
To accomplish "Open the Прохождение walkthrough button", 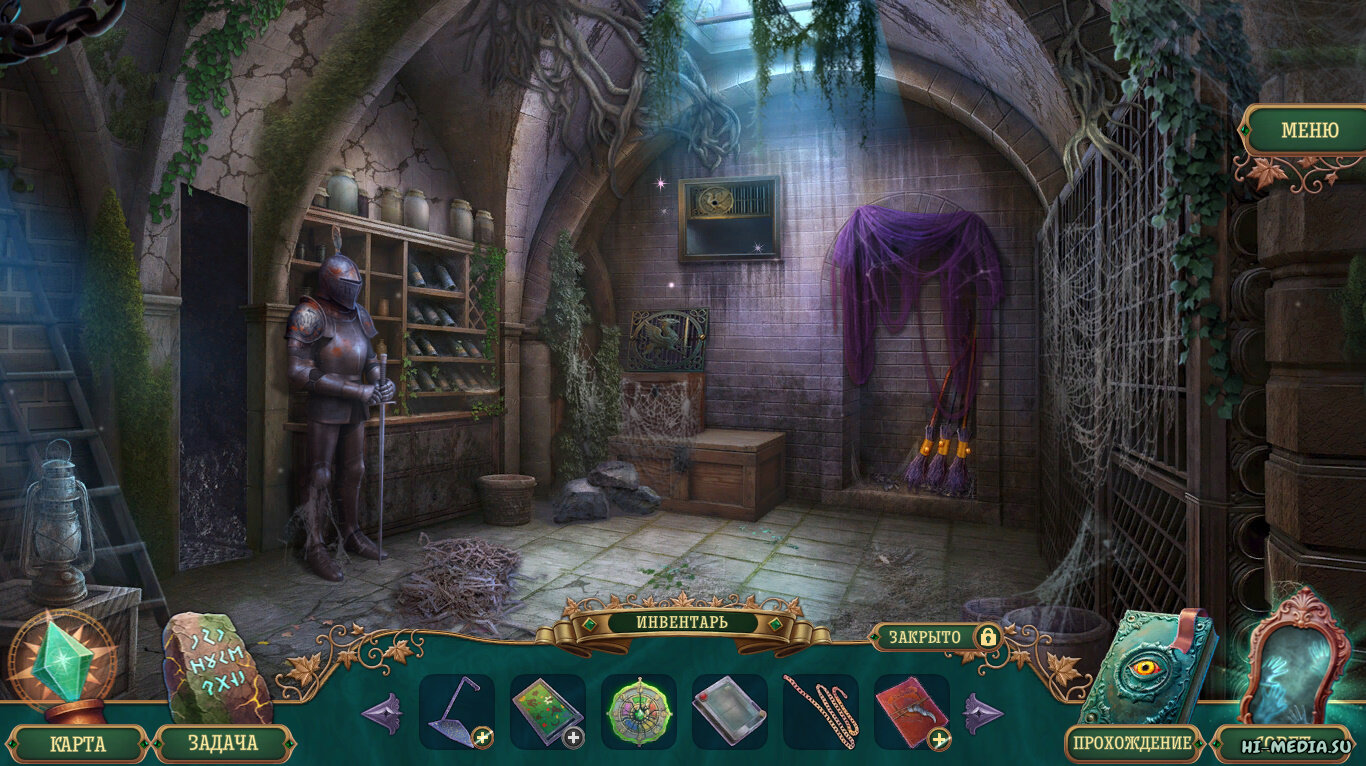I will pyautogui.click(x=1133, y=743).
